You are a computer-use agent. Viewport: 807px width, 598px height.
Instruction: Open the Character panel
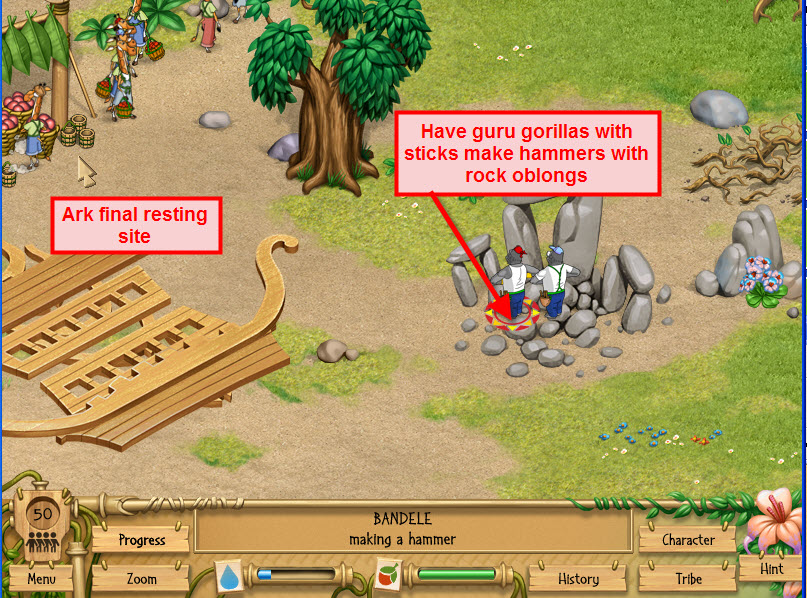point(688,540)
